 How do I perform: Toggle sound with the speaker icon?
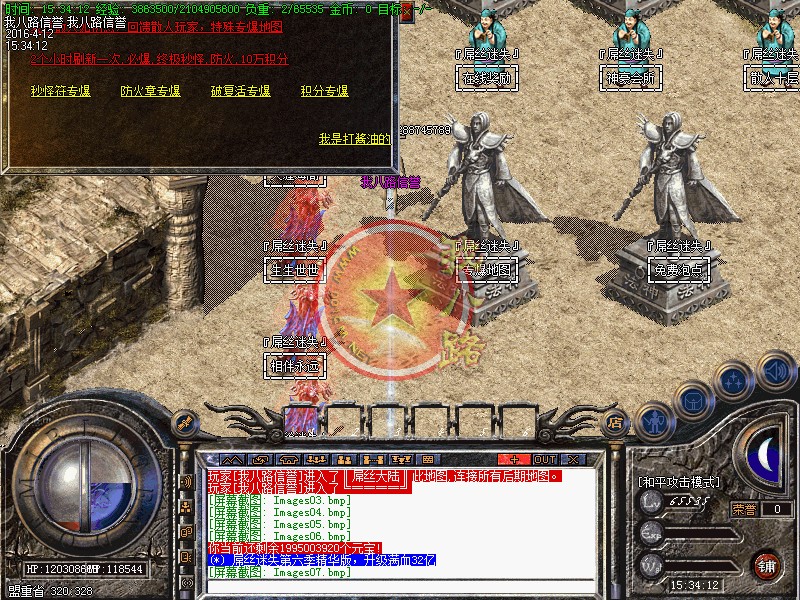(775, 369)
